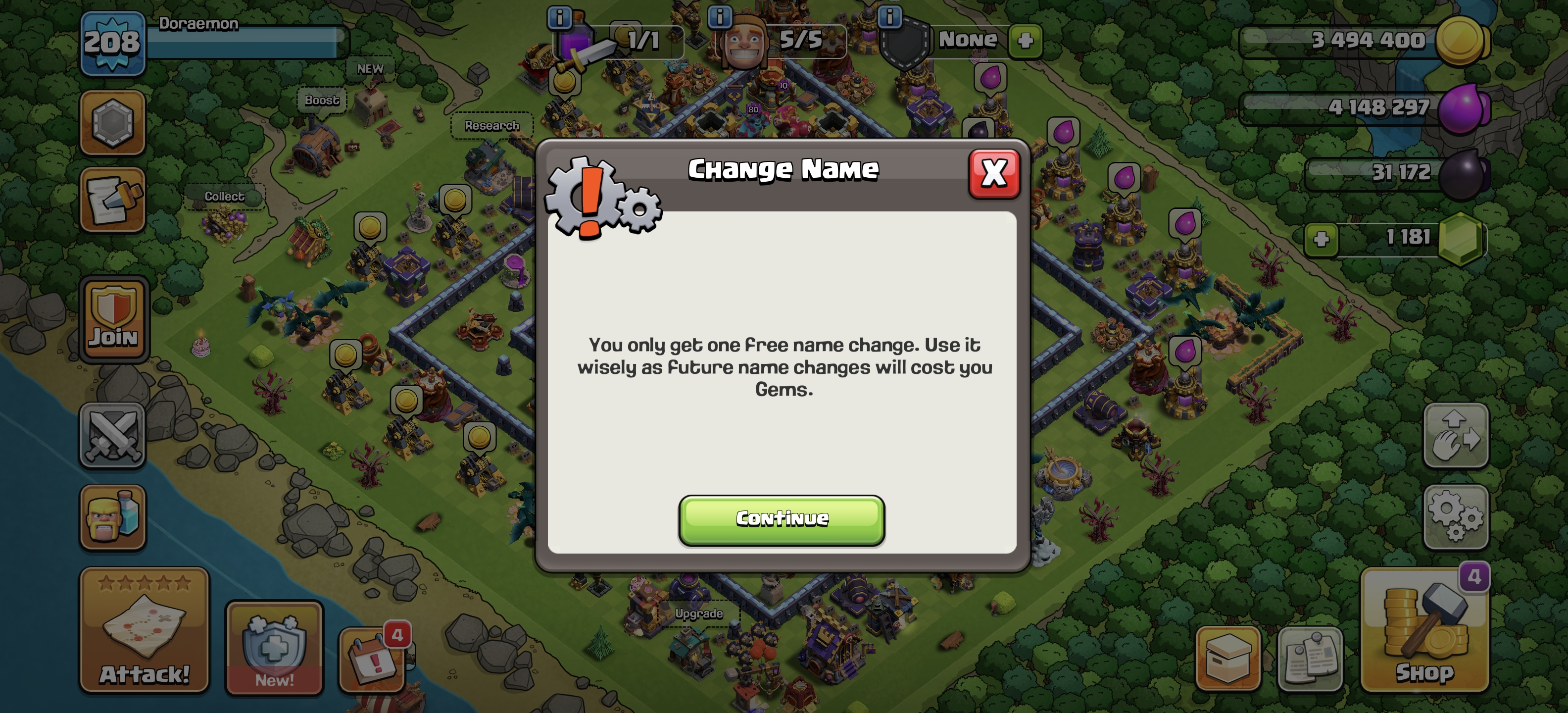Open the grey hexagon league badge
The height and width of the screenshot is (713, 1568).
point(113,122)
